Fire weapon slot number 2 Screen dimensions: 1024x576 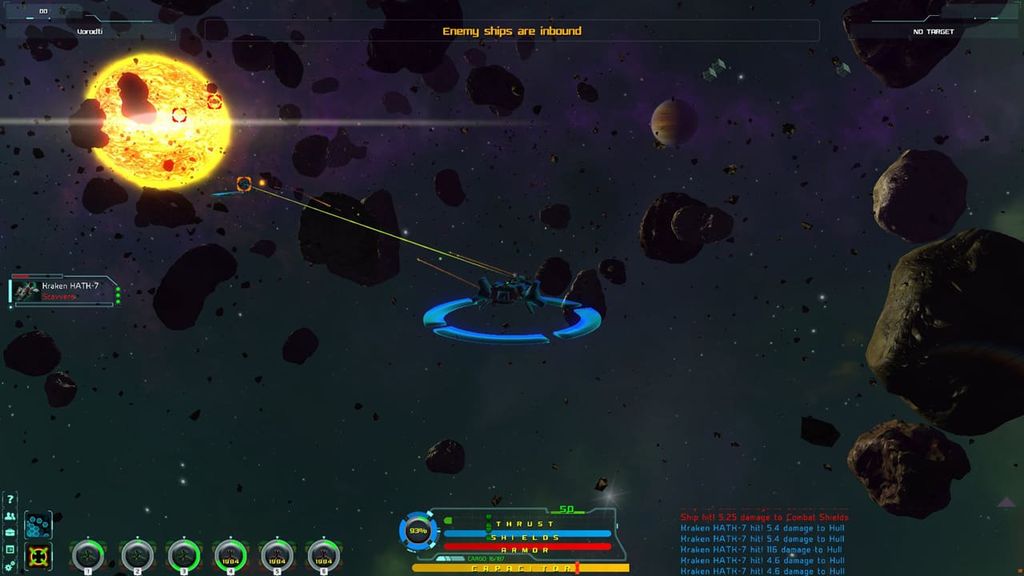coord(136,555)
